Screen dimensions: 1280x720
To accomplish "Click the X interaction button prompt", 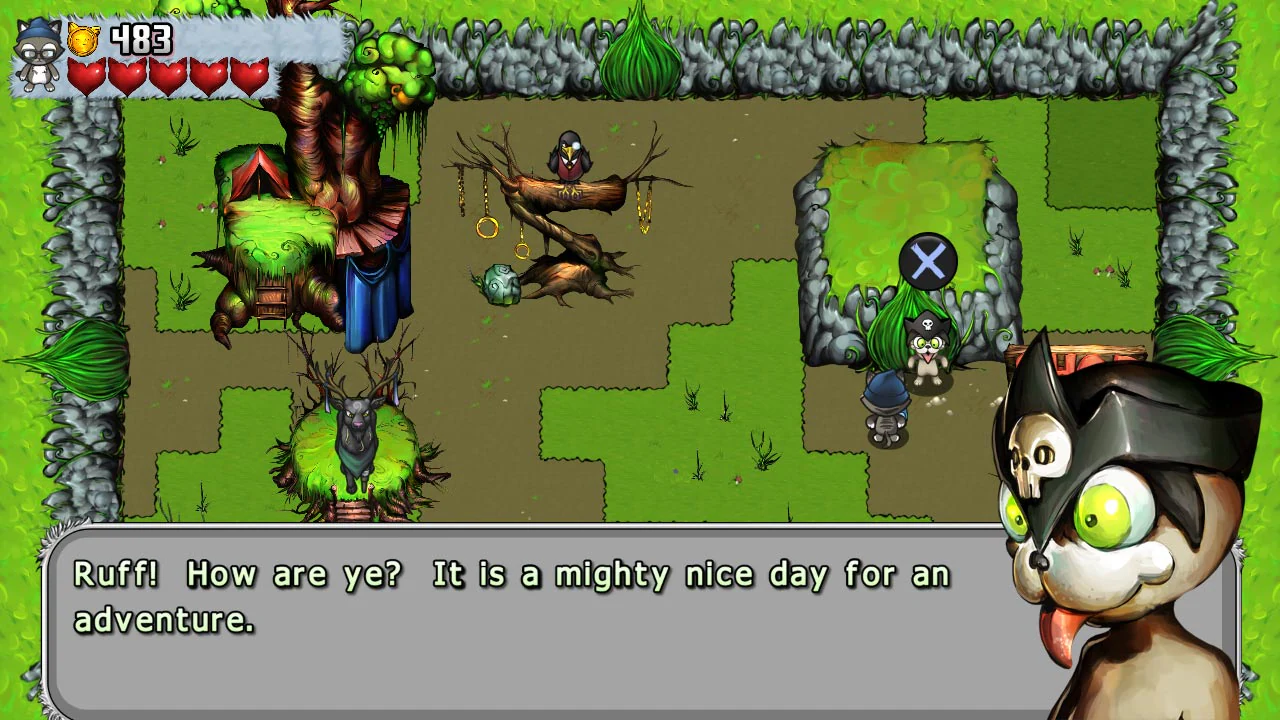I will (x=928, y=262).
